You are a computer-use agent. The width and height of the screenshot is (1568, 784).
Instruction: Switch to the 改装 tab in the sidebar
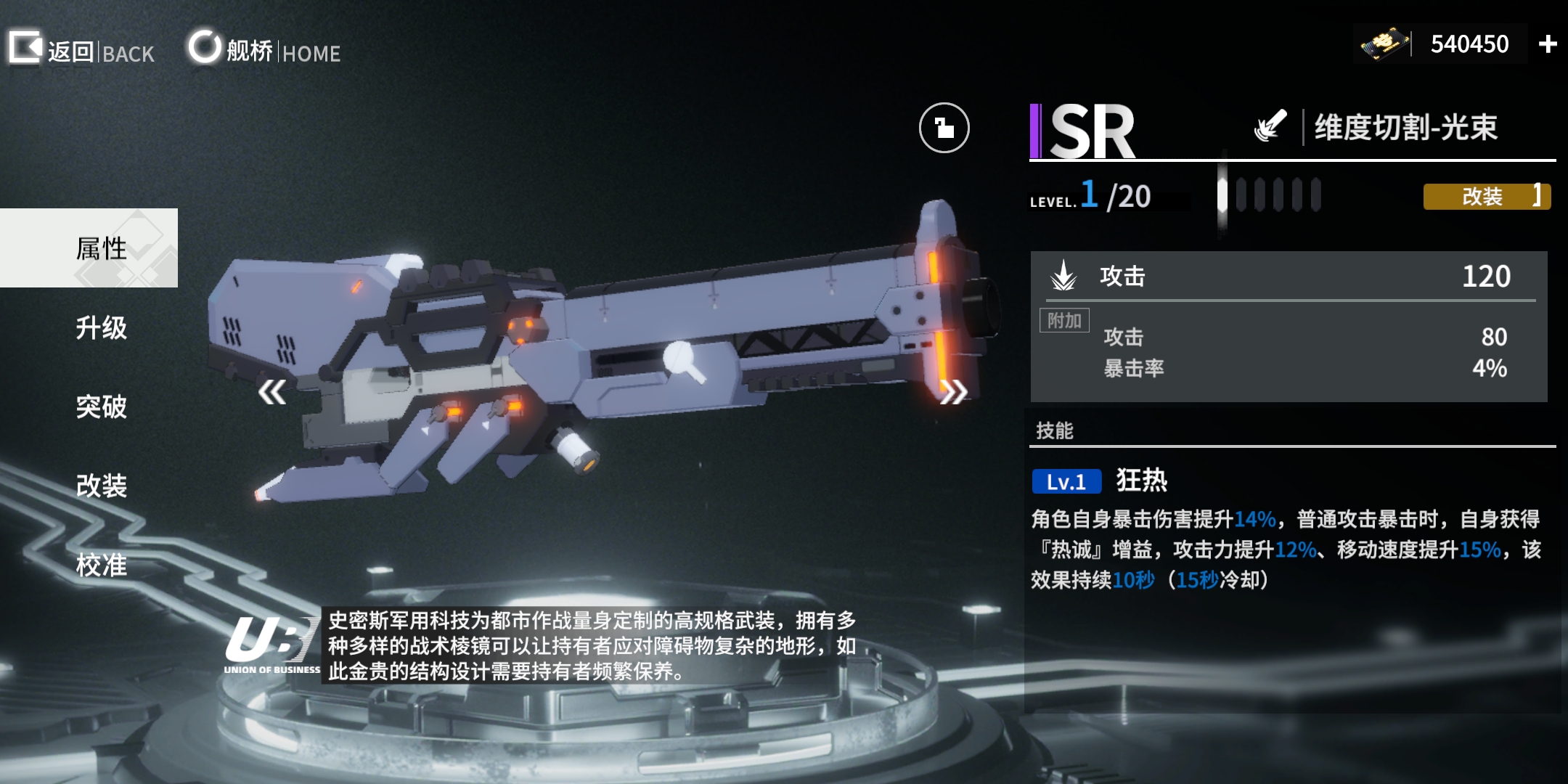pos(101,486)
